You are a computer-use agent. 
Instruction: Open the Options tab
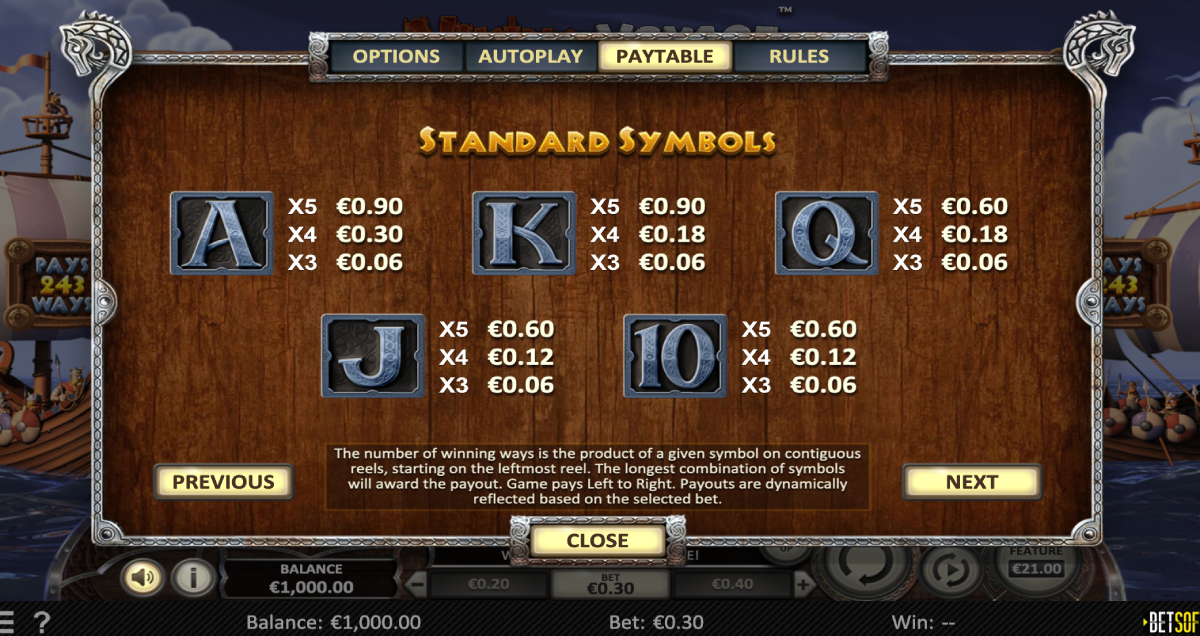tap(396, 57)
